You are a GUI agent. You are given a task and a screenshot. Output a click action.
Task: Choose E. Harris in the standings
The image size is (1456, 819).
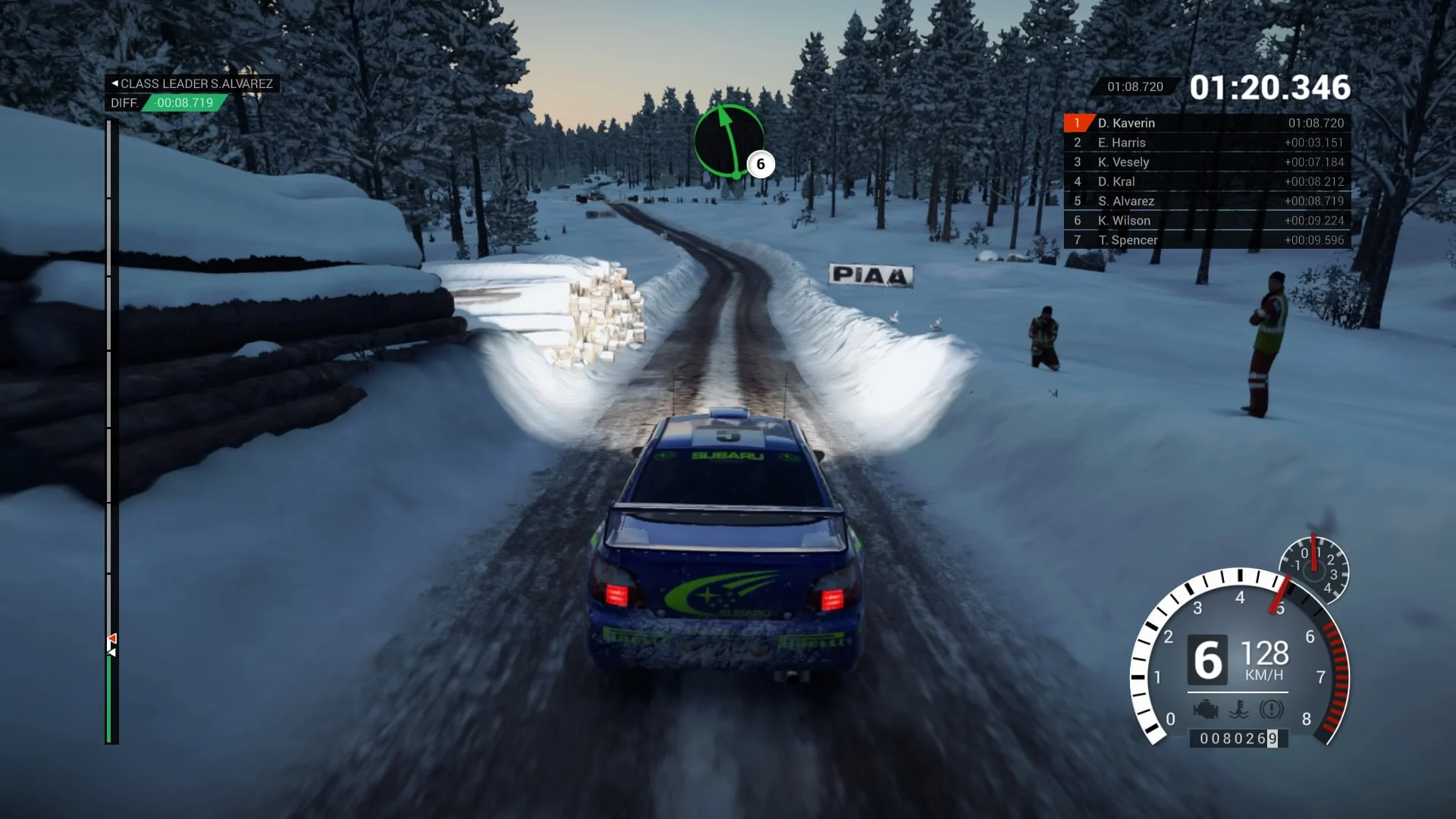click(x=1207, y=143)
